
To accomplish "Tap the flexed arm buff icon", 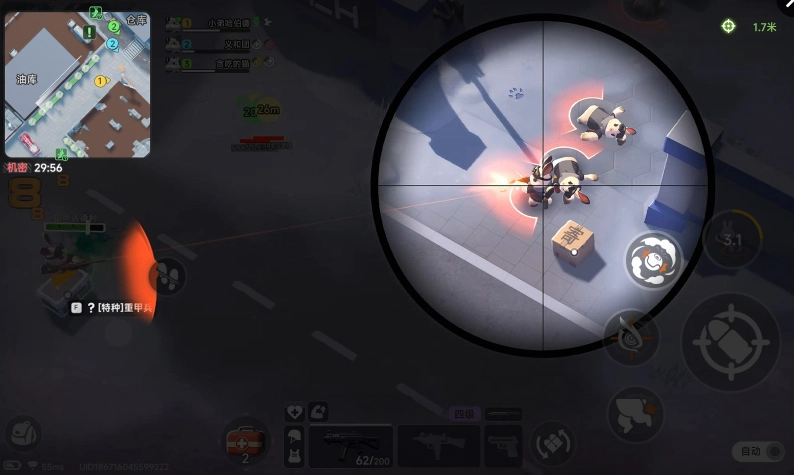I will tap(319, 410).
